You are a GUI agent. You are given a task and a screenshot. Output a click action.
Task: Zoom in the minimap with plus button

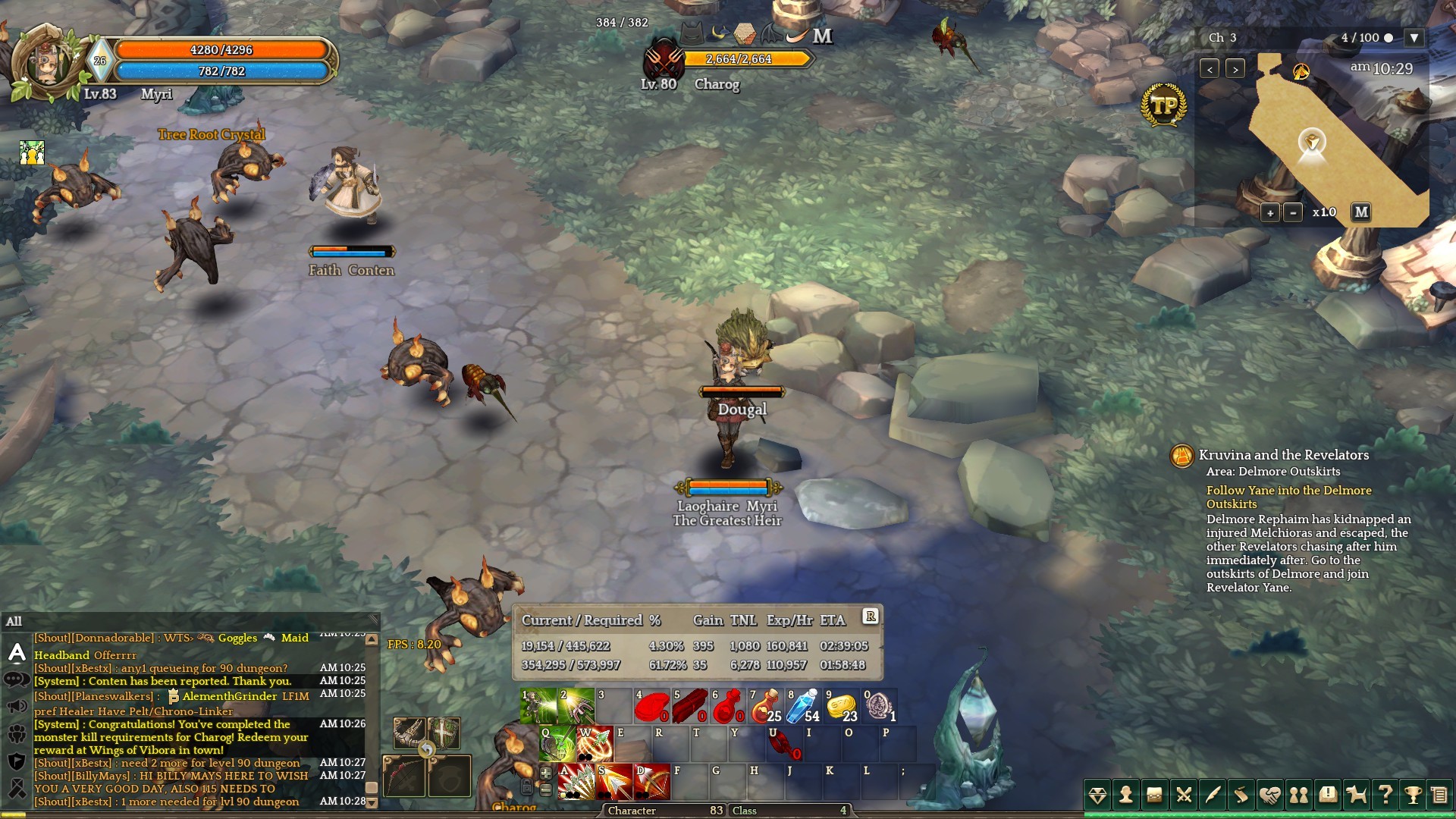click(1270, 213)
